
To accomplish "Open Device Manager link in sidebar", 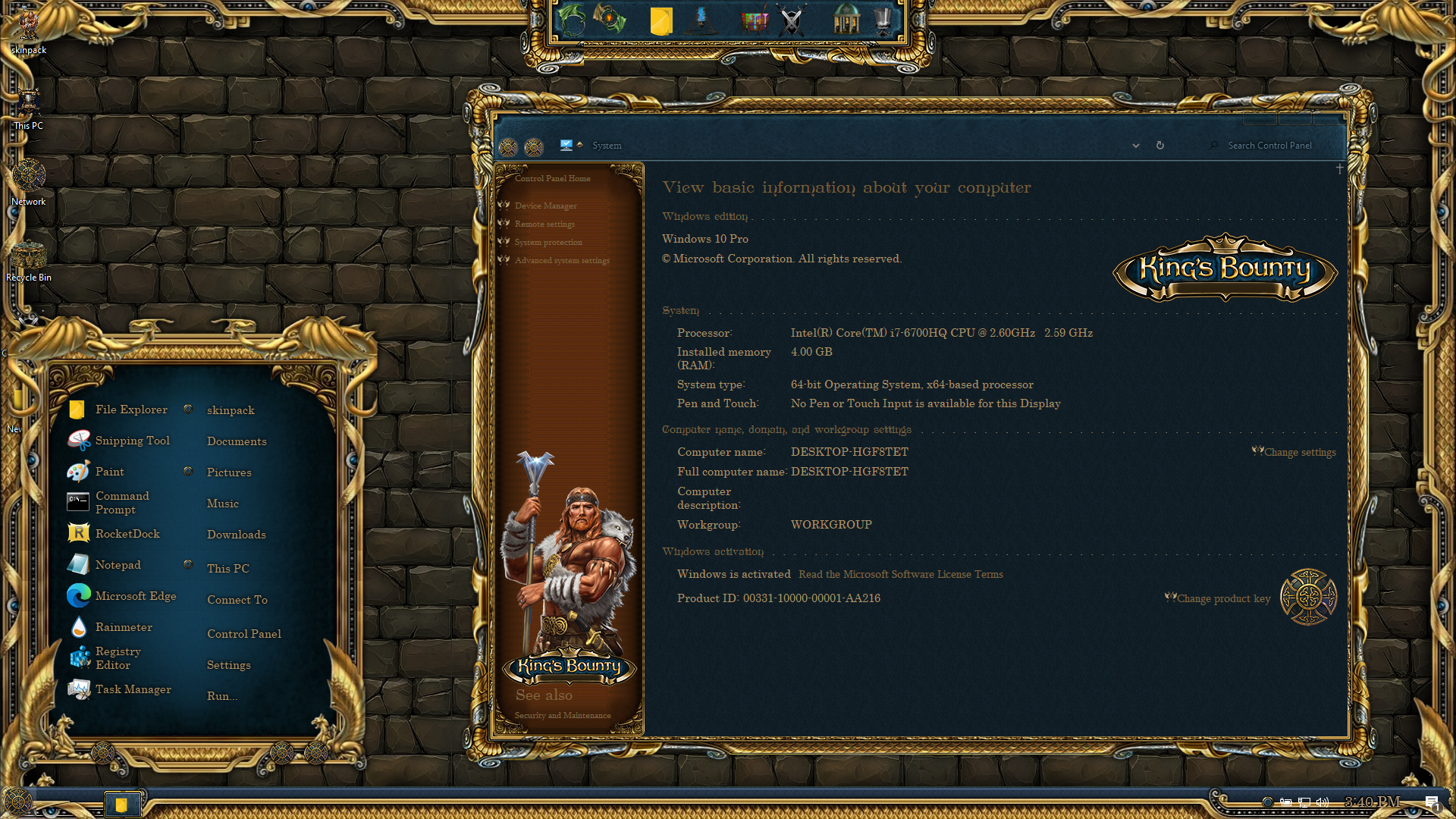I will coord(545,206).
